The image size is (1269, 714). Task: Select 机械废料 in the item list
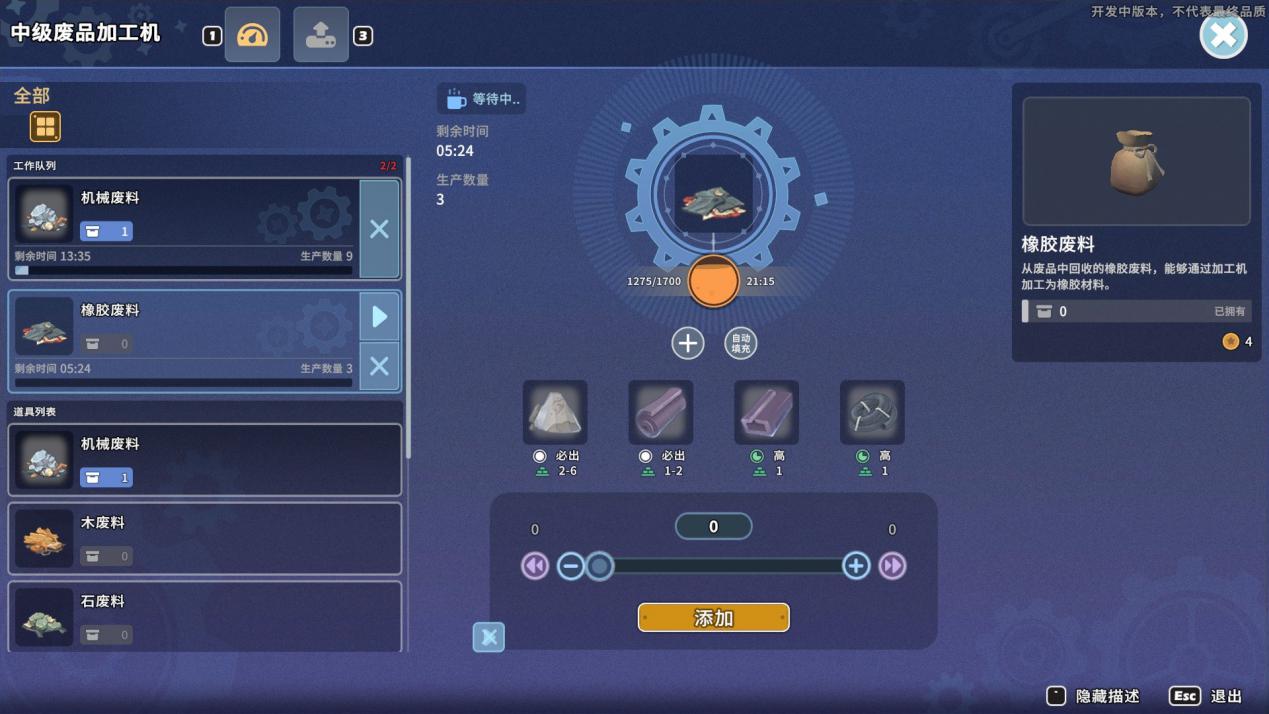[x=204, y=460]
